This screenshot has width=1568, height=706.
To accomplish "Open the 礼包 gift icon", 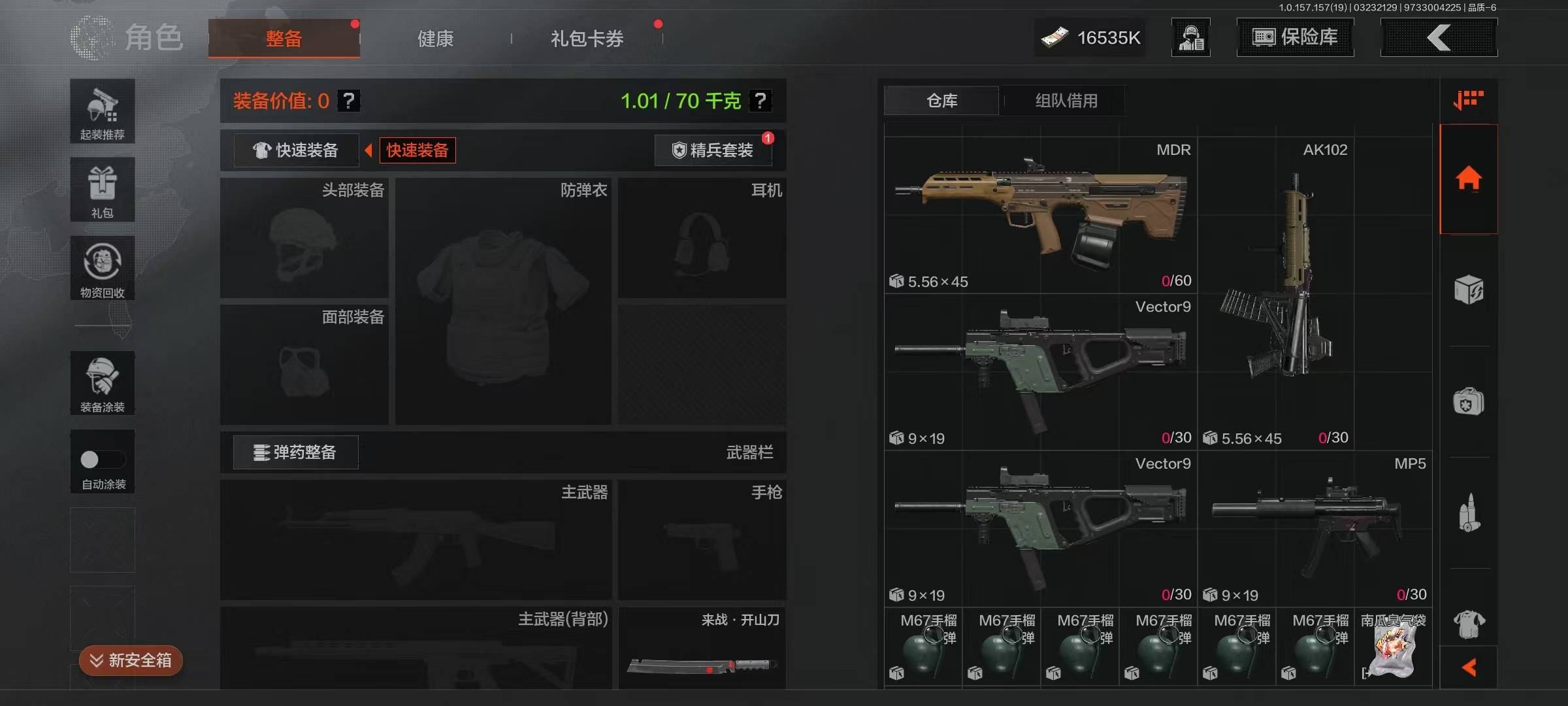I will point(103,190).
